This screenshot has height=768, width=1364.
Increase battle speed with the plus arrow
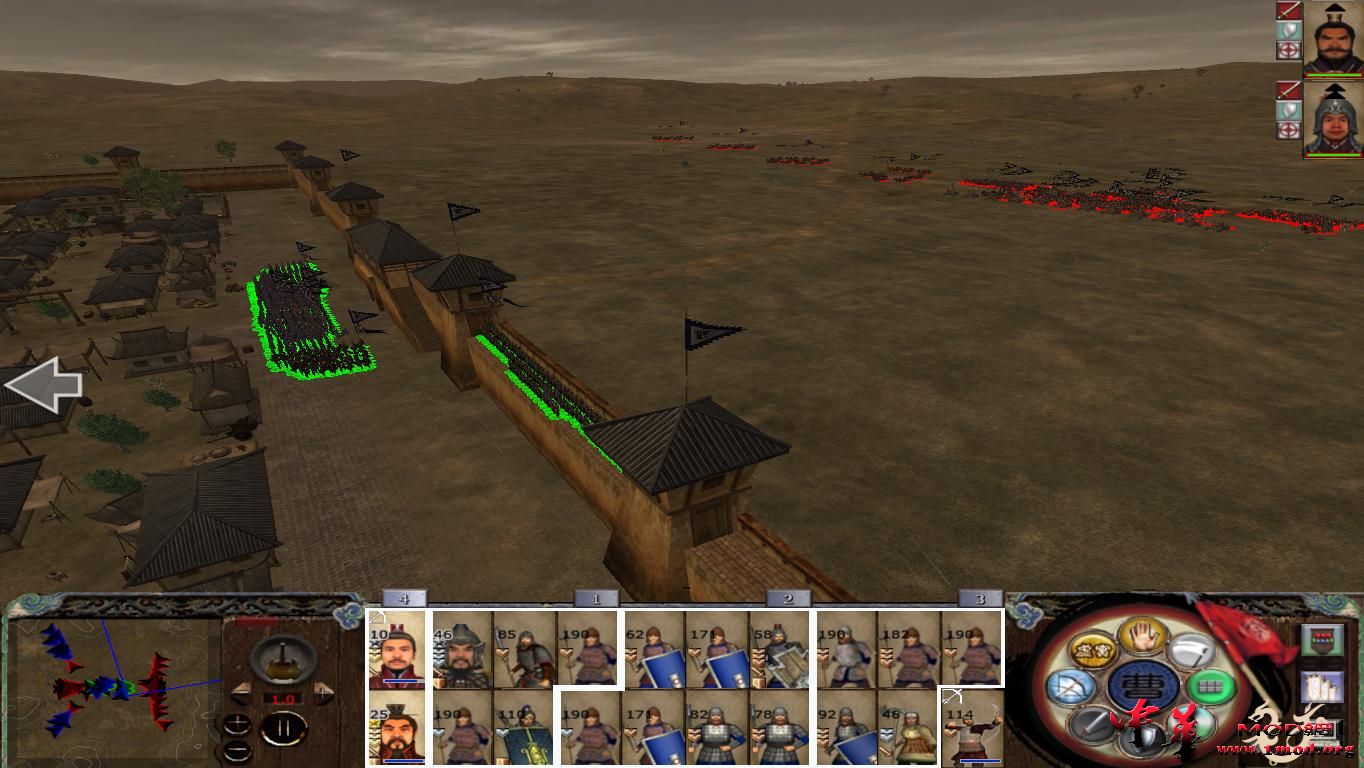(x=322, y=694)
